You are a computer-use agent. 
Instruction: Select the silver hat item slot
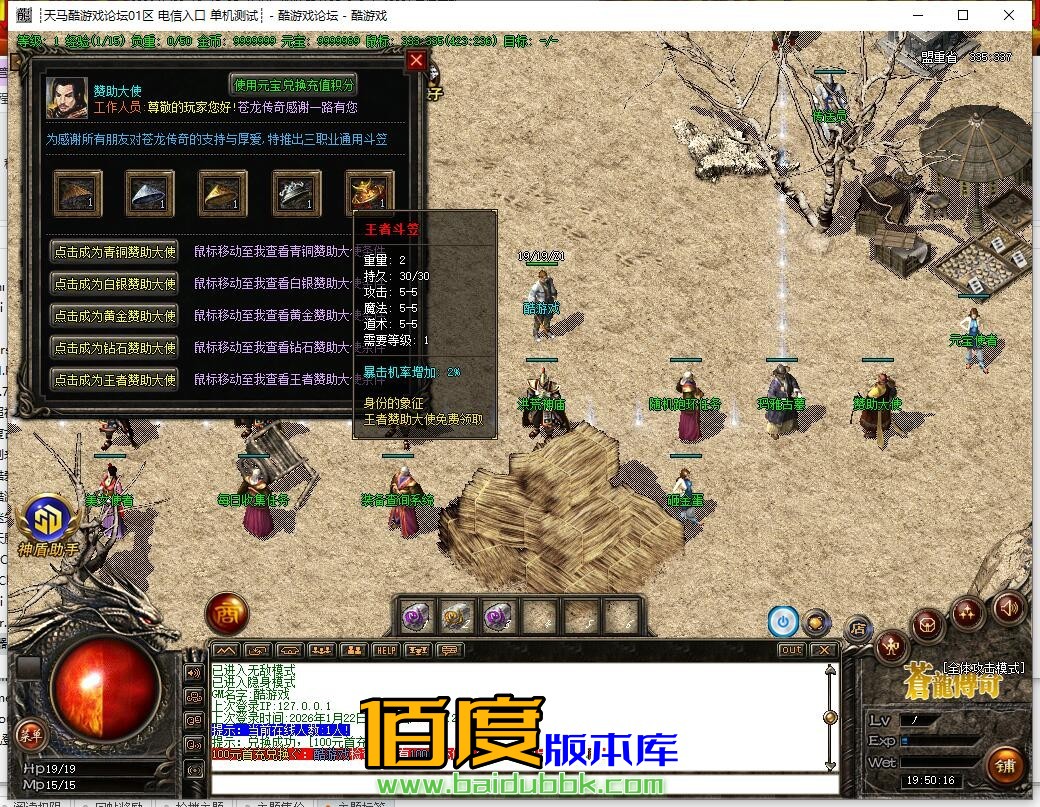(150, 193)
